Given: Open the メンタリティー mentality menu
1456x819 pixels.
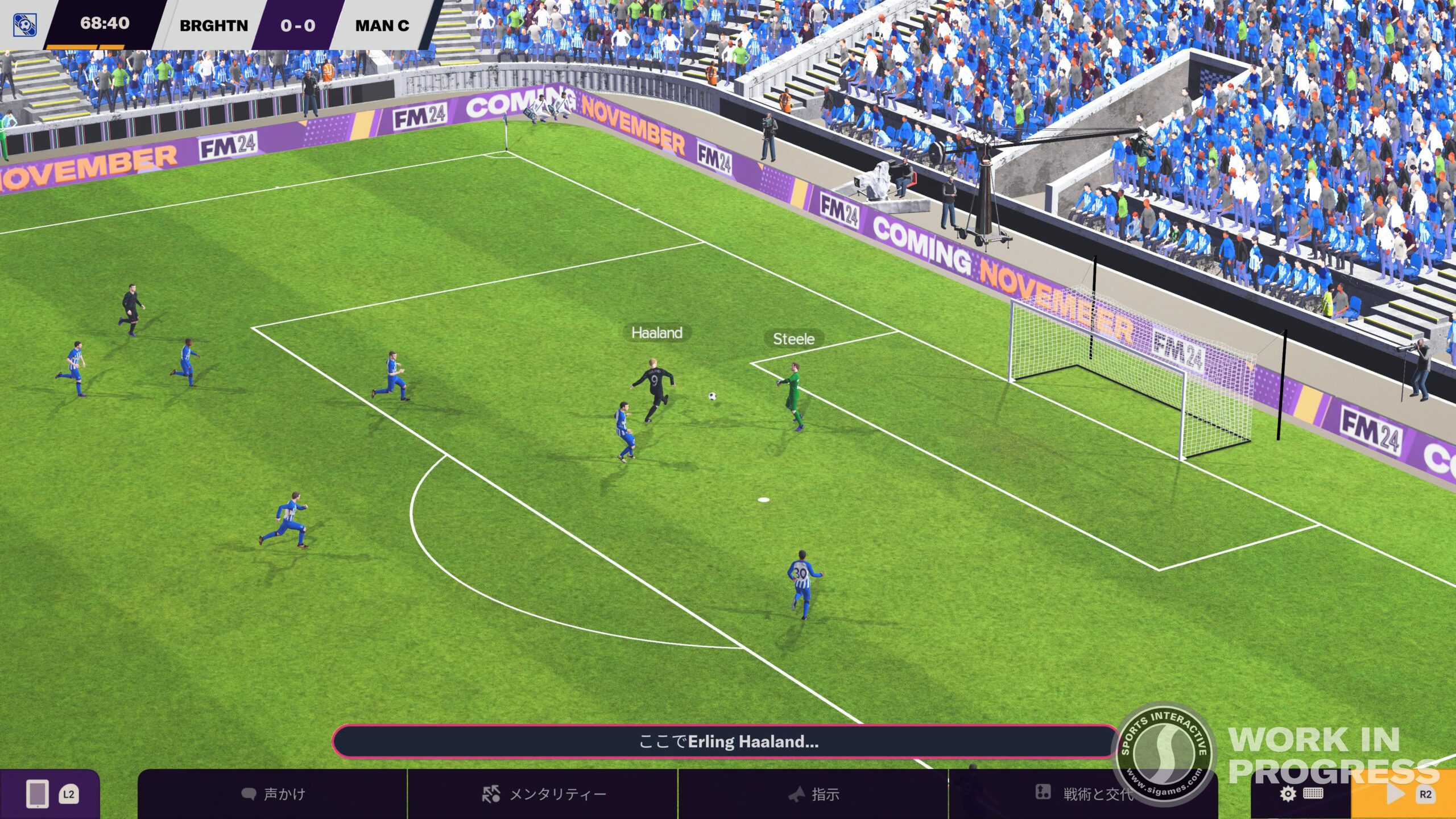Looking at the screenshot, I should point(543,794).
